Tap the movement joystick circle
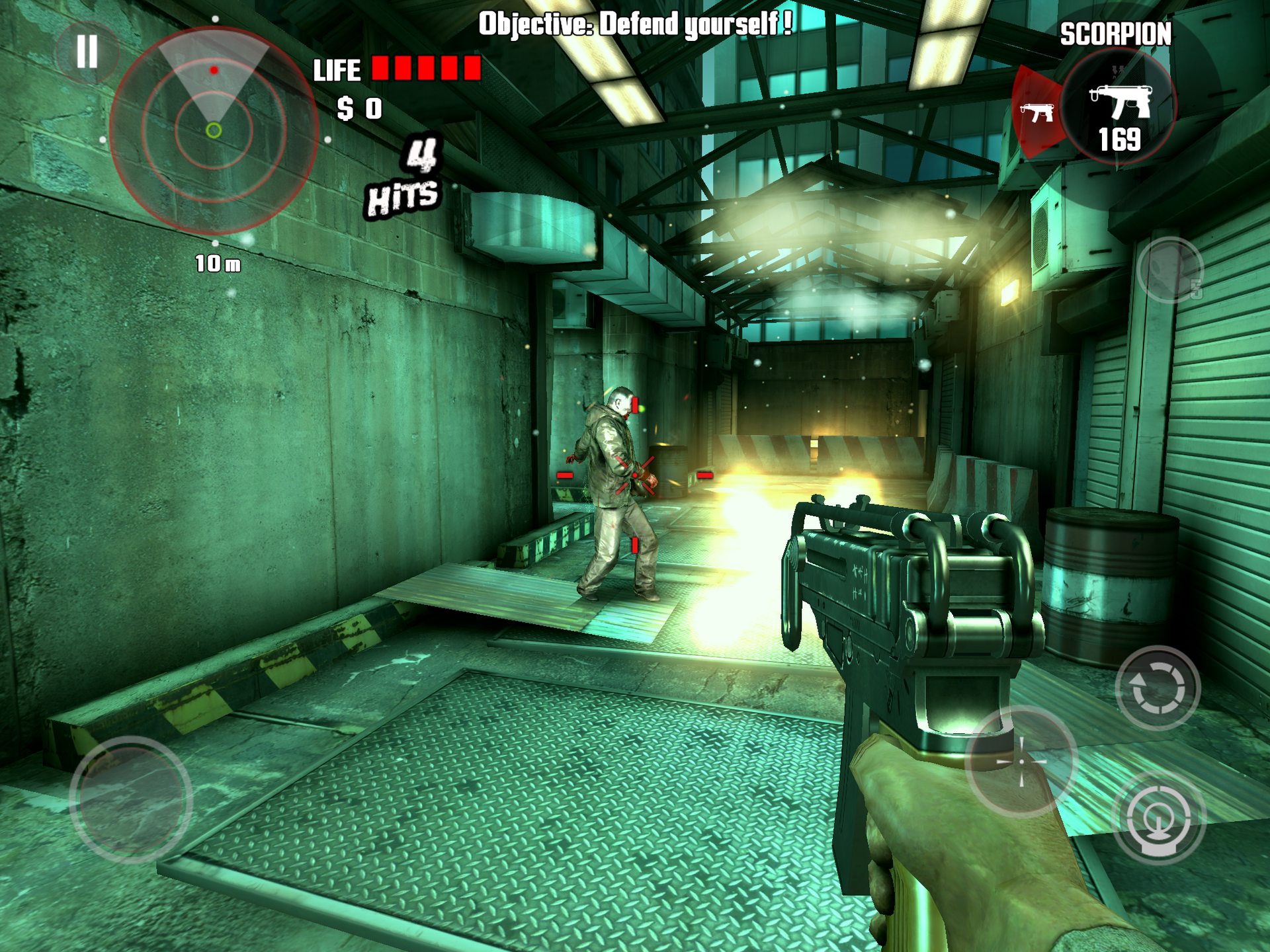This screenshot has height=952, width=1270. (x=131, y=799)
